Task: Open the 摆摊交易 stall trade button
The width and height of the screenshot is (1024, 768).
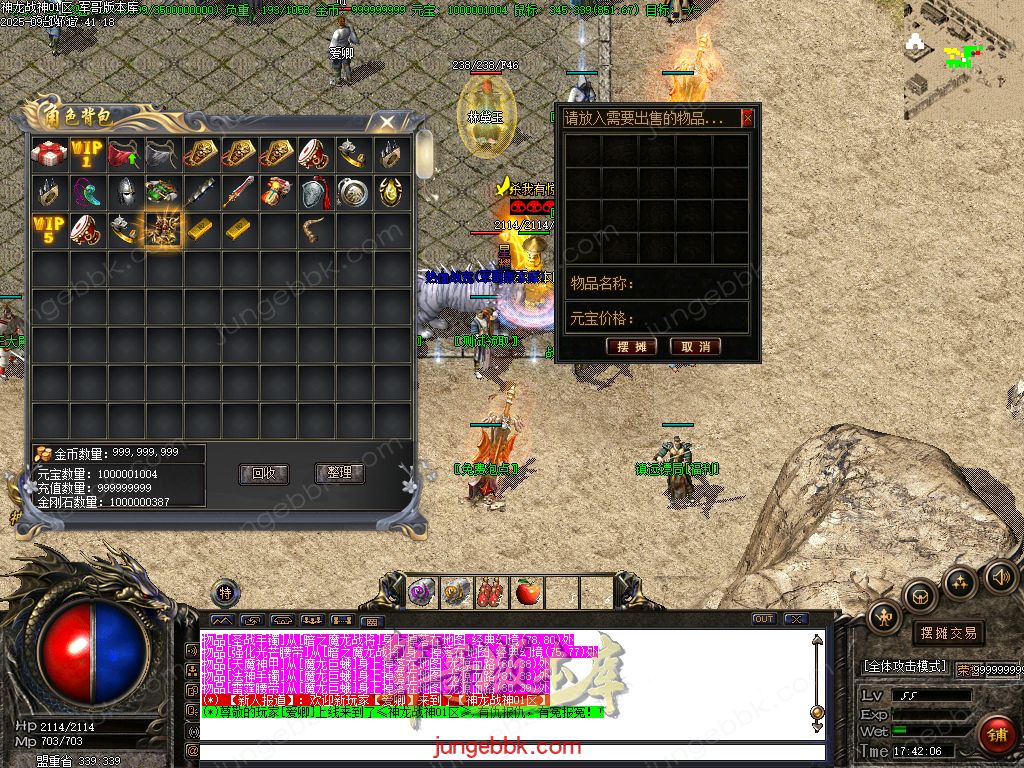Action: pos(947,633)
